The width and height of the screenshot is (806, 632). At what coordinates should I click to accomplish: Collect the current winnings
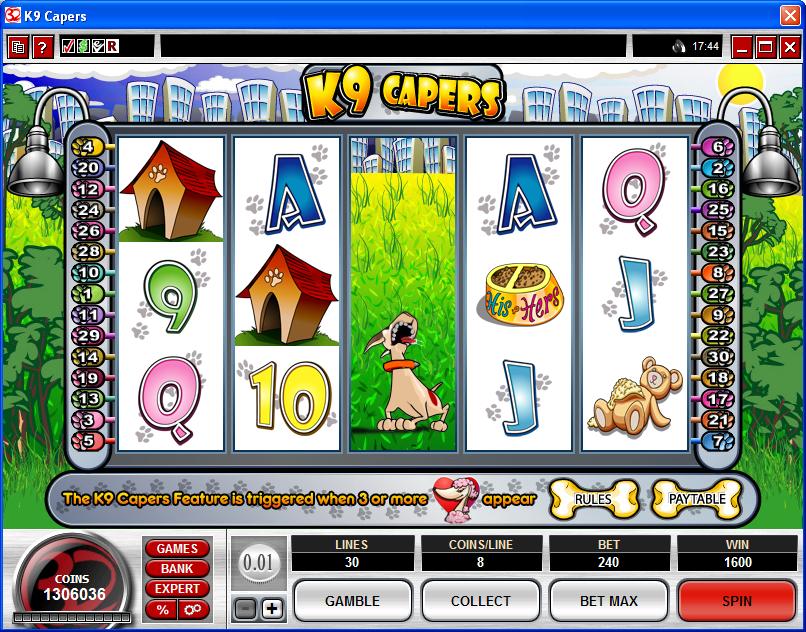click(x=481, y=600)
